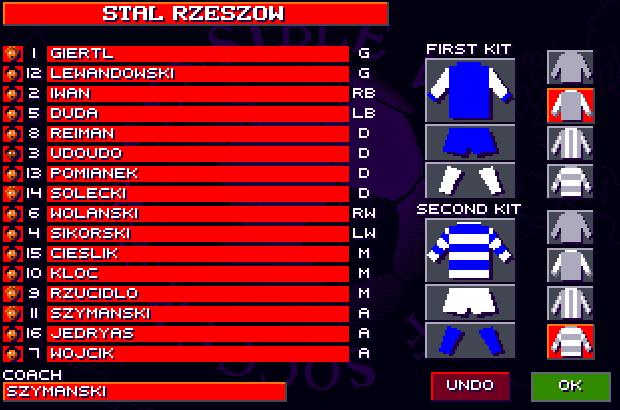Image resolution: width=620 pixels, height=410 pixels.
Task: Click the UNDO button
Action: [x=470, y=385]
